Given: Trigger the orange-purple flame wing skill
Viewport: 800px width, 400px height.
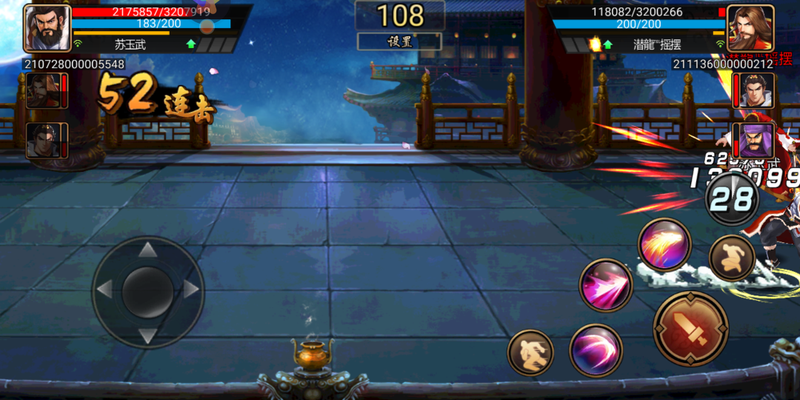Looking at the screenshot, I should point(665,244).
